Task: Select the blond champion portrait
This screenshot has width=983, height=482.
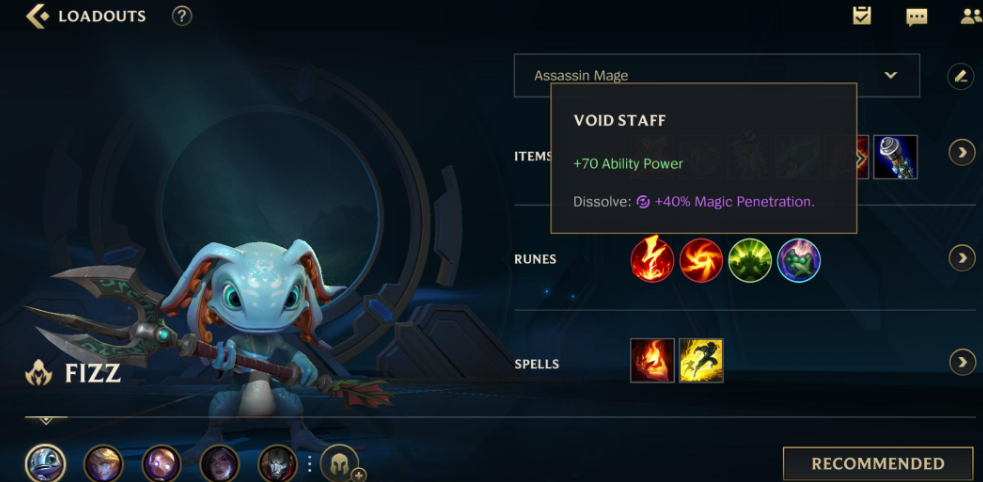Action: coord(103,464)
